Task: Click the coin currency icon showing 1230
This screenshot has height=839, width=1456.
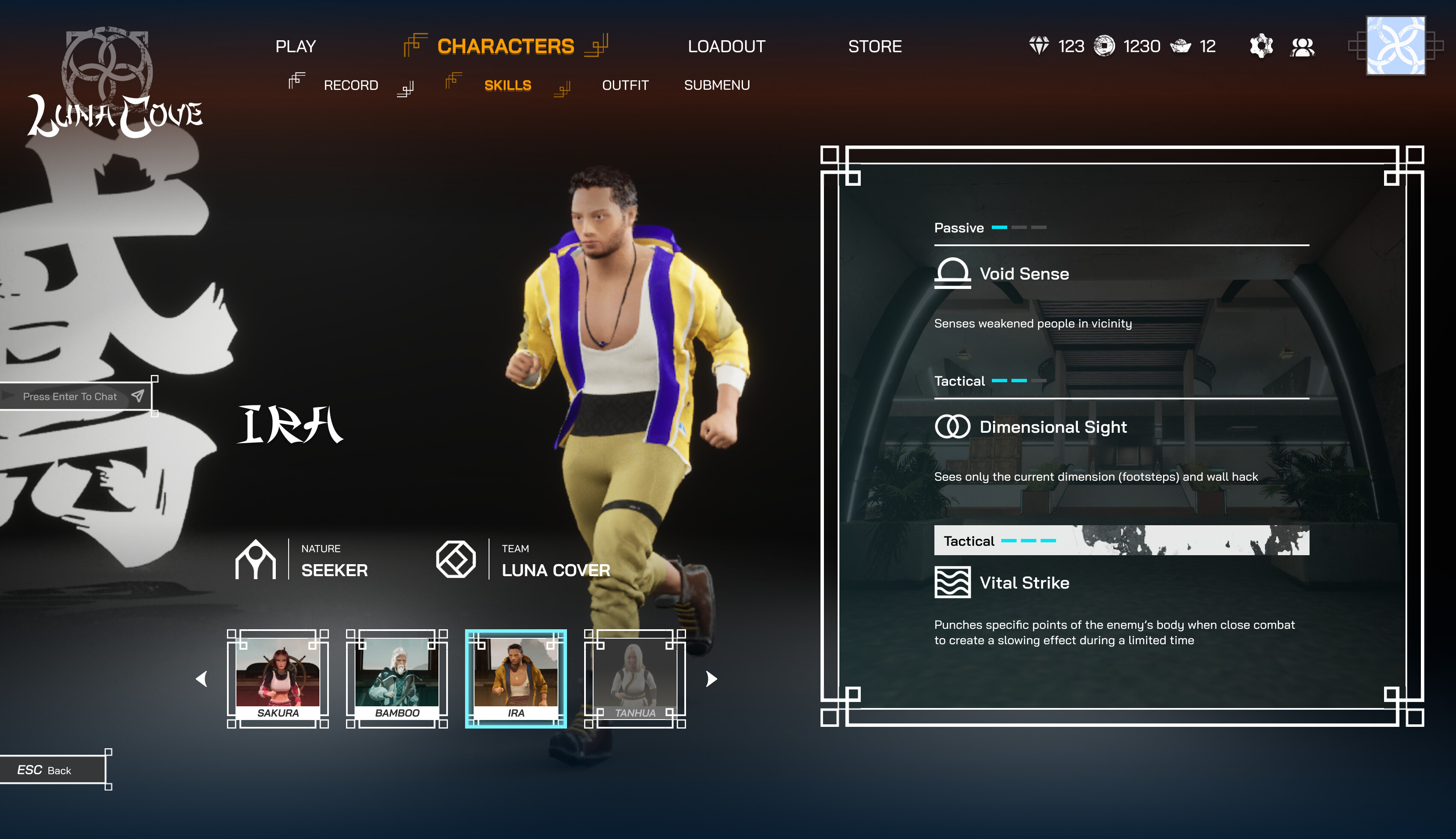Action: point(1105,45)
